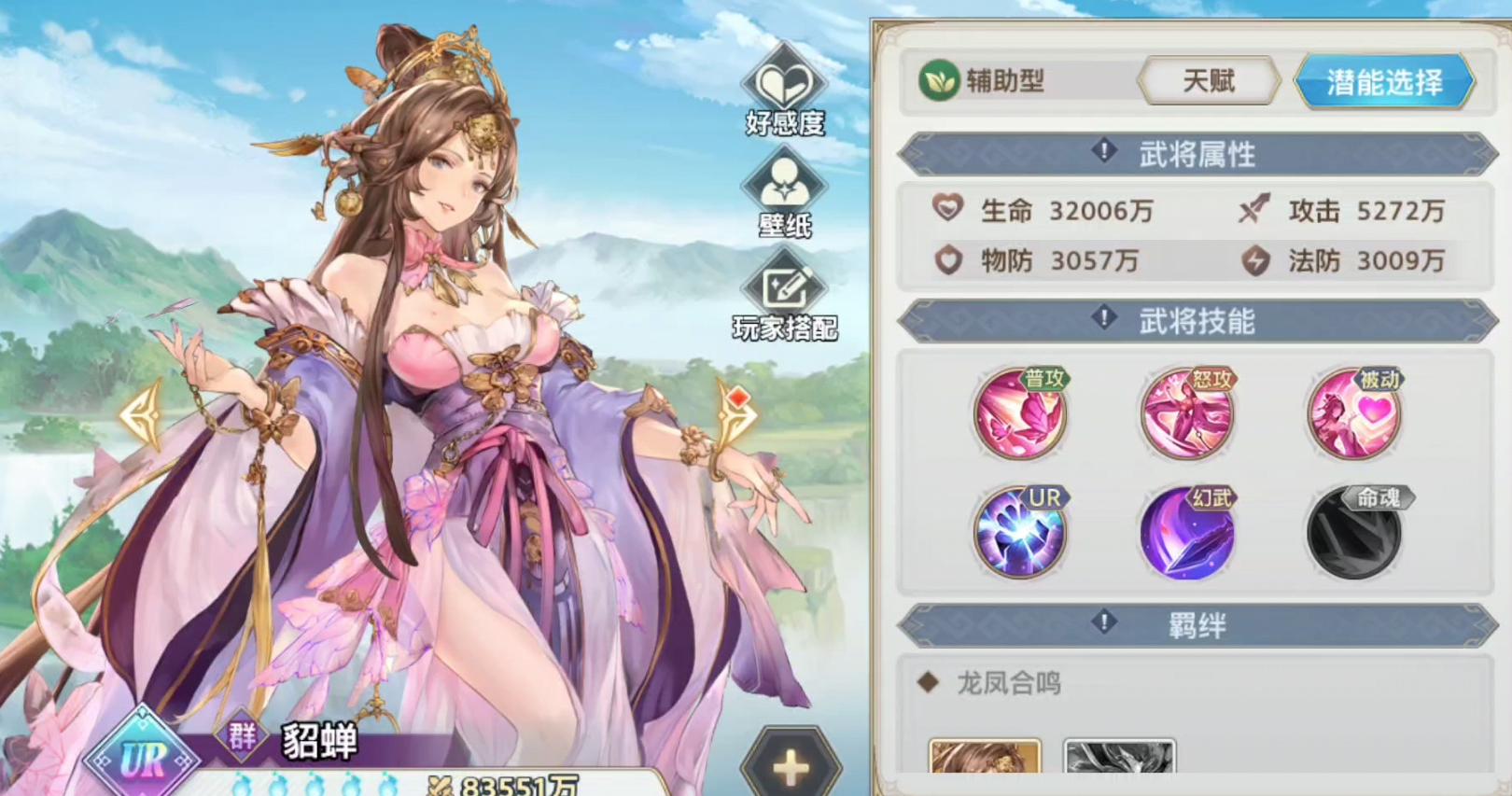Select the 潜能选择 tab
The image size is (1512, 796).
tap(1384, 82)
